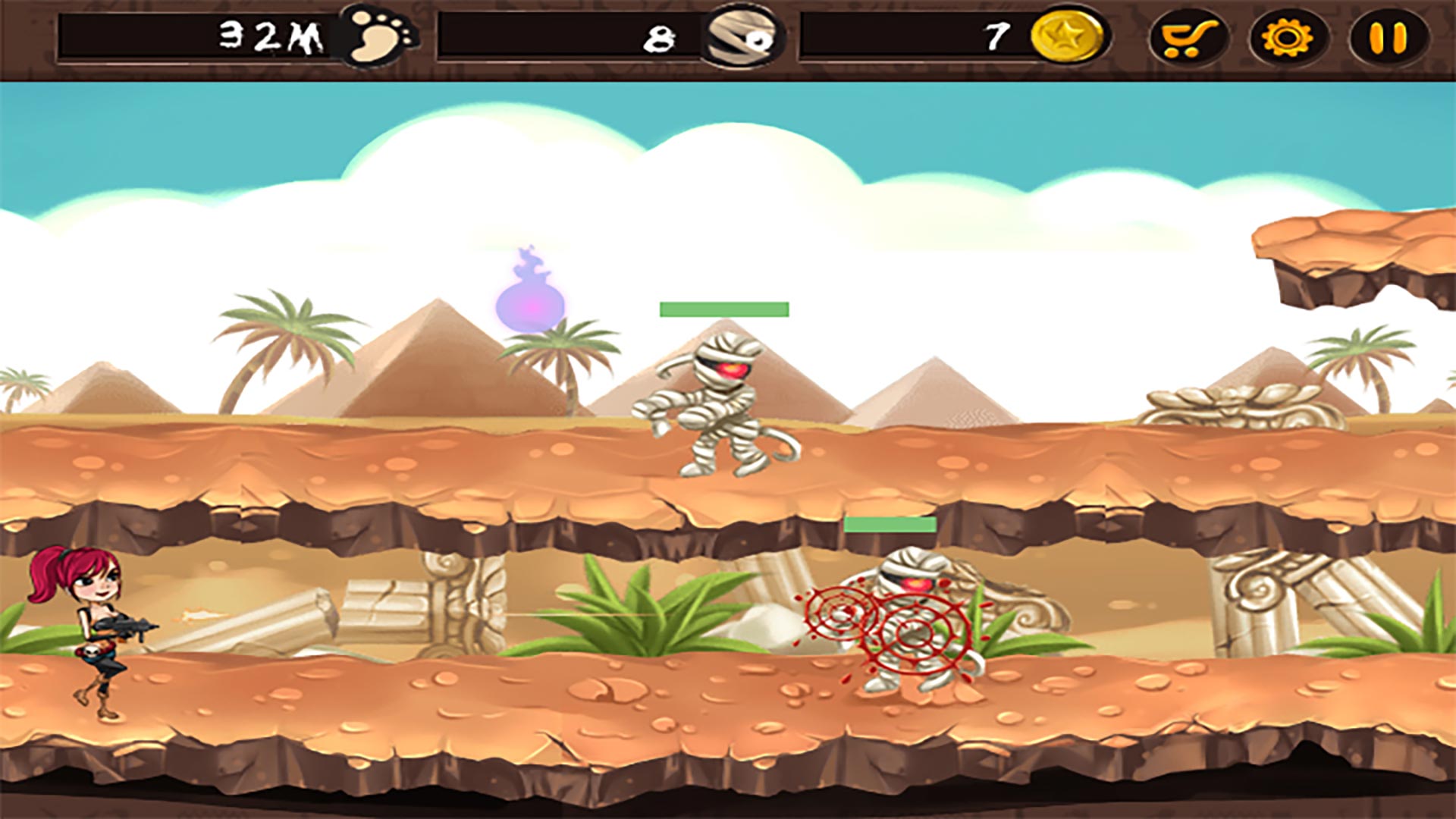Open the shop cart button

pyautogui.click(x=1188, y=37)
